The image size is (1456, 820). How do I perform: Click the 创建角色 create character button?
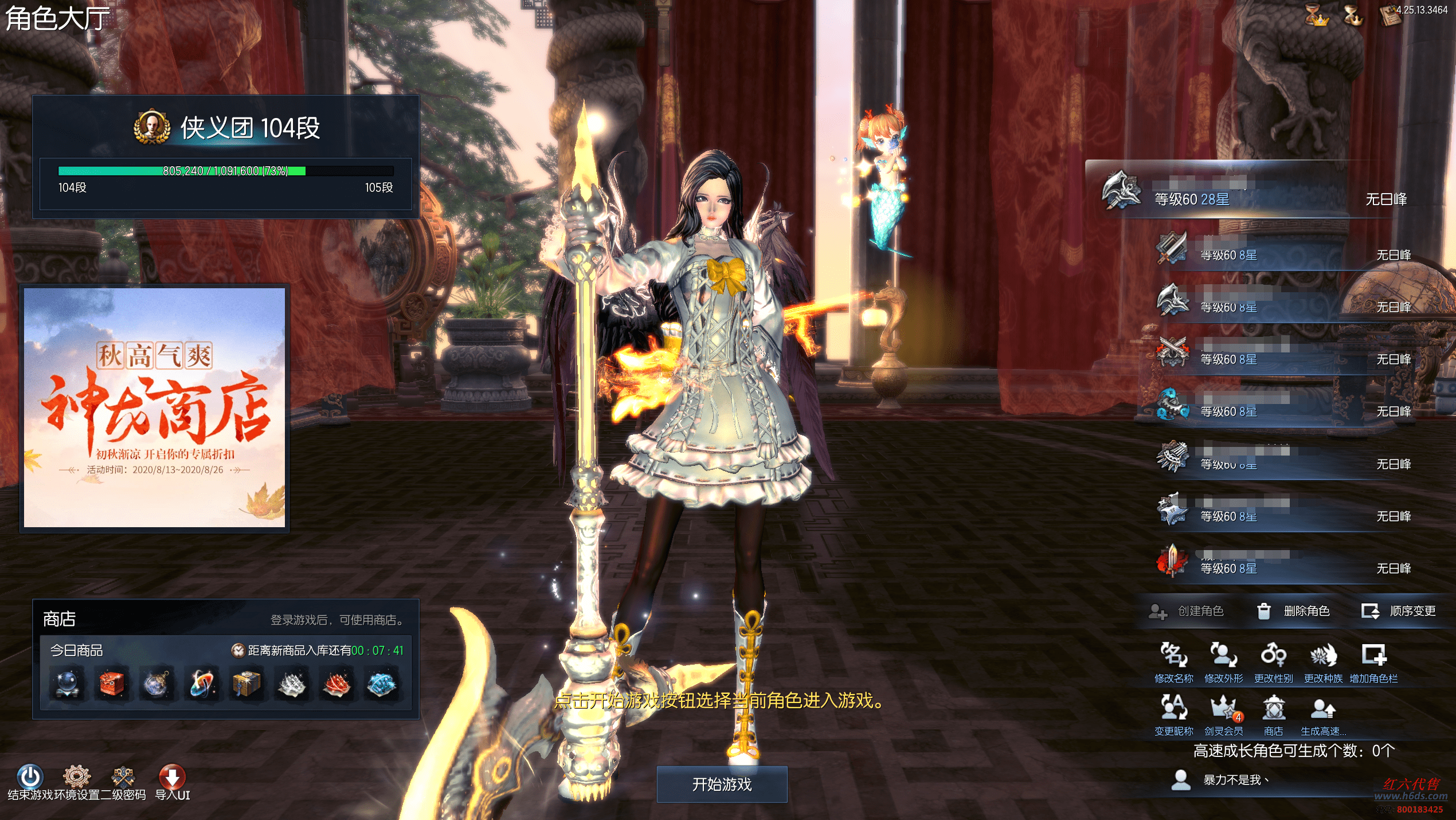coord(1187,611)
